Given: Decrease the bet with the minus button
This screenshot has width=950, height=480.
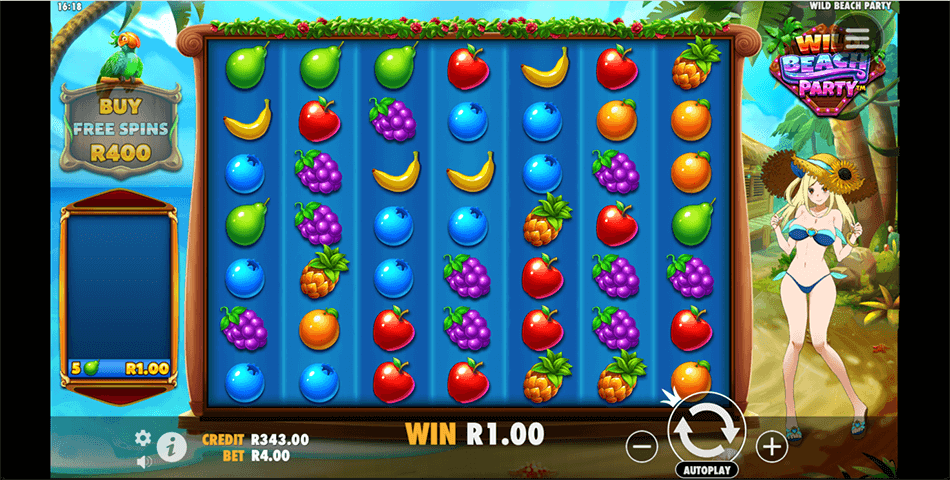Looking at the screenshot, I should [642, 446].
